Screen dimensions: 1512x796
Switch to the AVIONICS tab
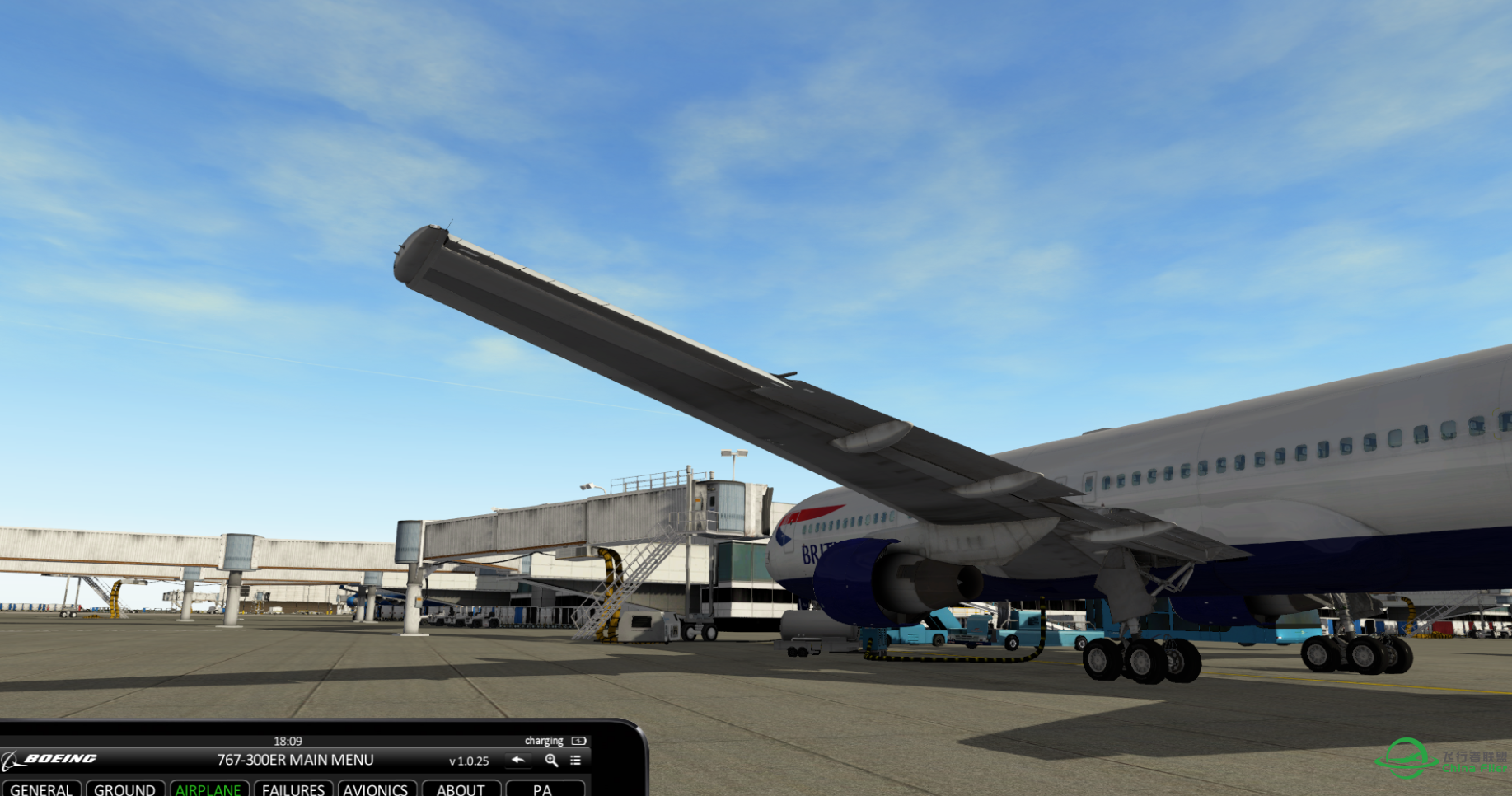[x=377, y=789]
